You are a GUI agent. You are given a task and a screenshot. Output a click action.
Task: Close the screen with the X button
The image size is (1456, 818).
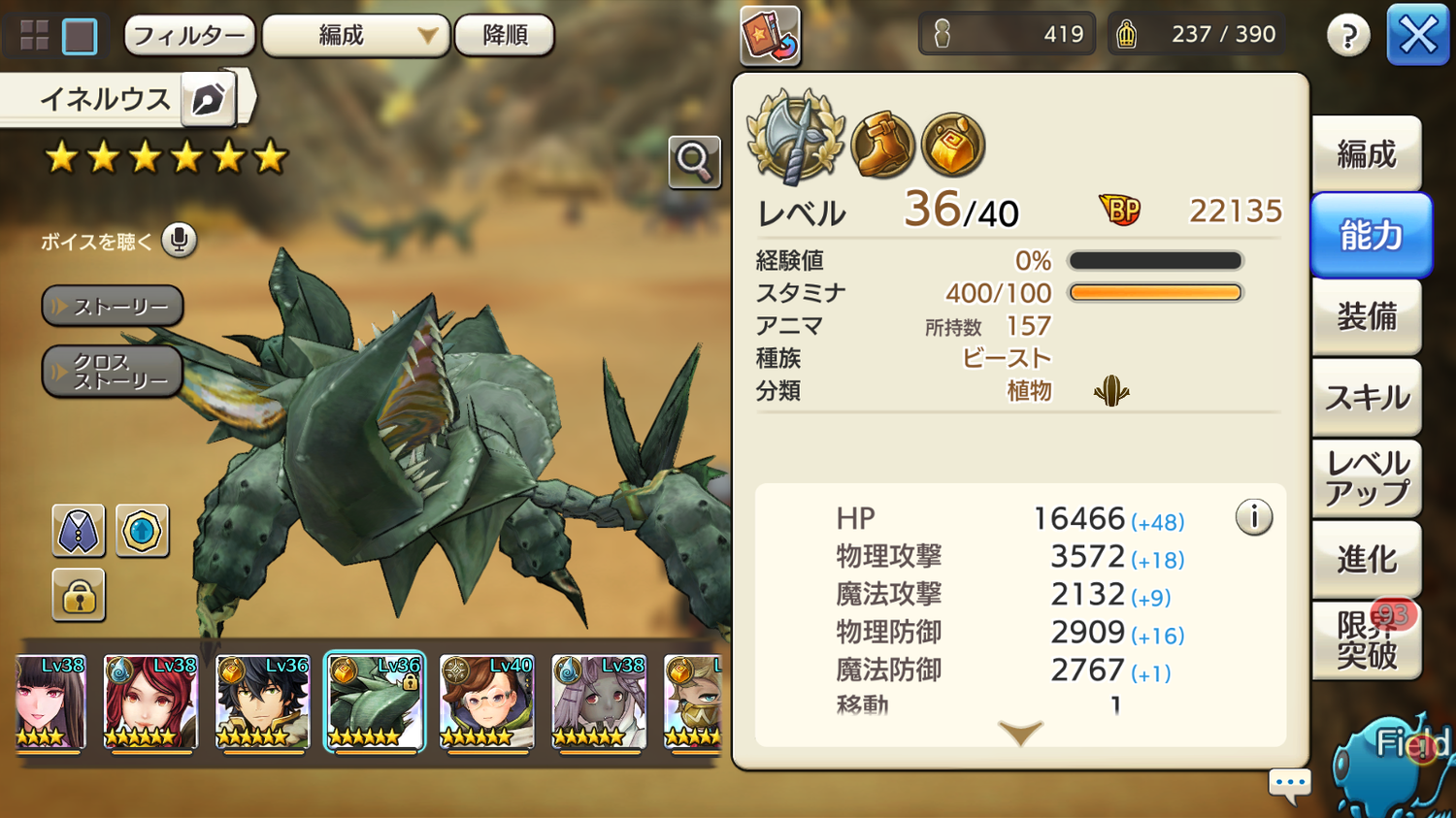tap(1417, 36)
